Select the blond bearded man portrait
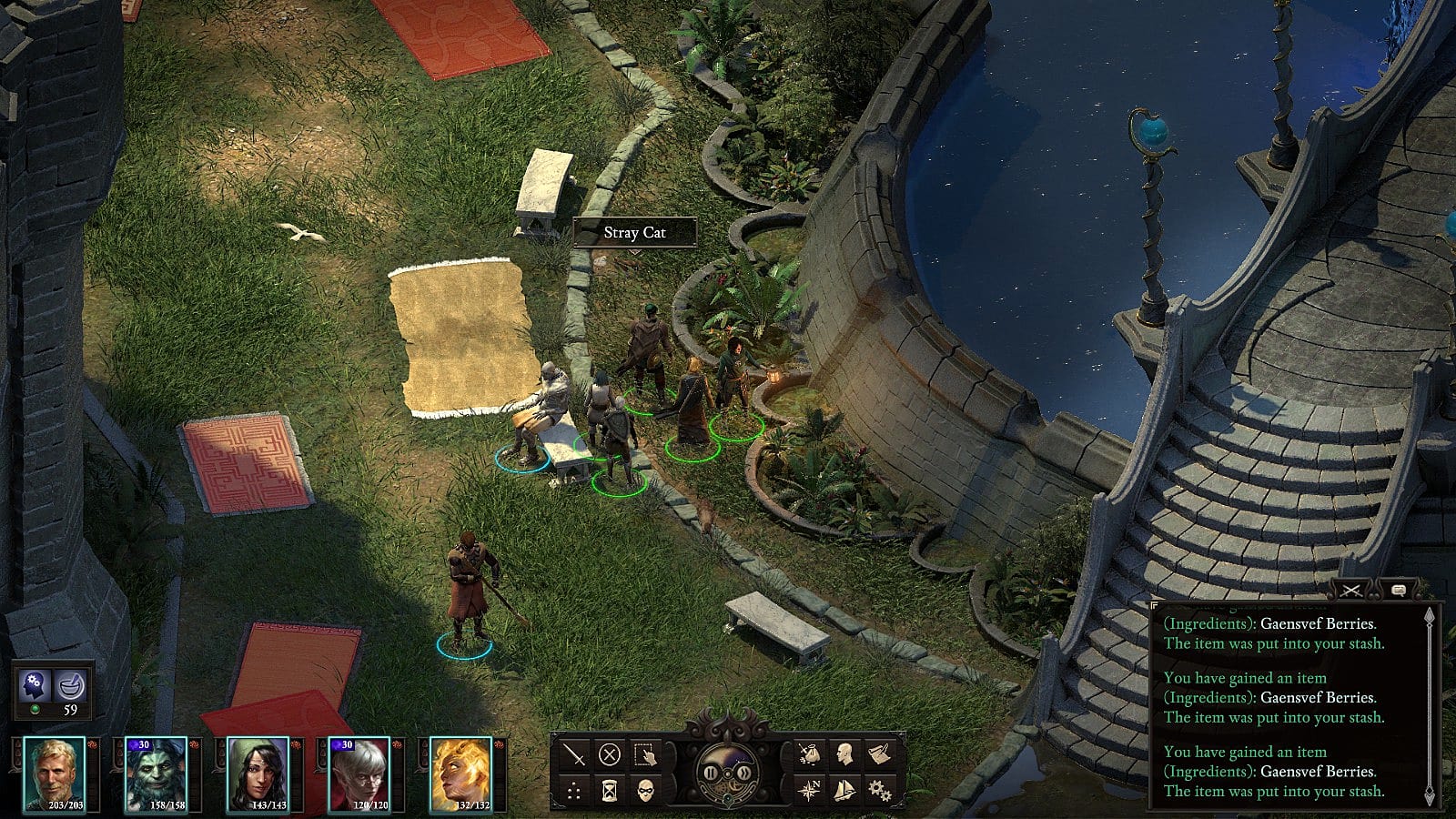The height and width of the screenshot is (819, 1456). 54,773
